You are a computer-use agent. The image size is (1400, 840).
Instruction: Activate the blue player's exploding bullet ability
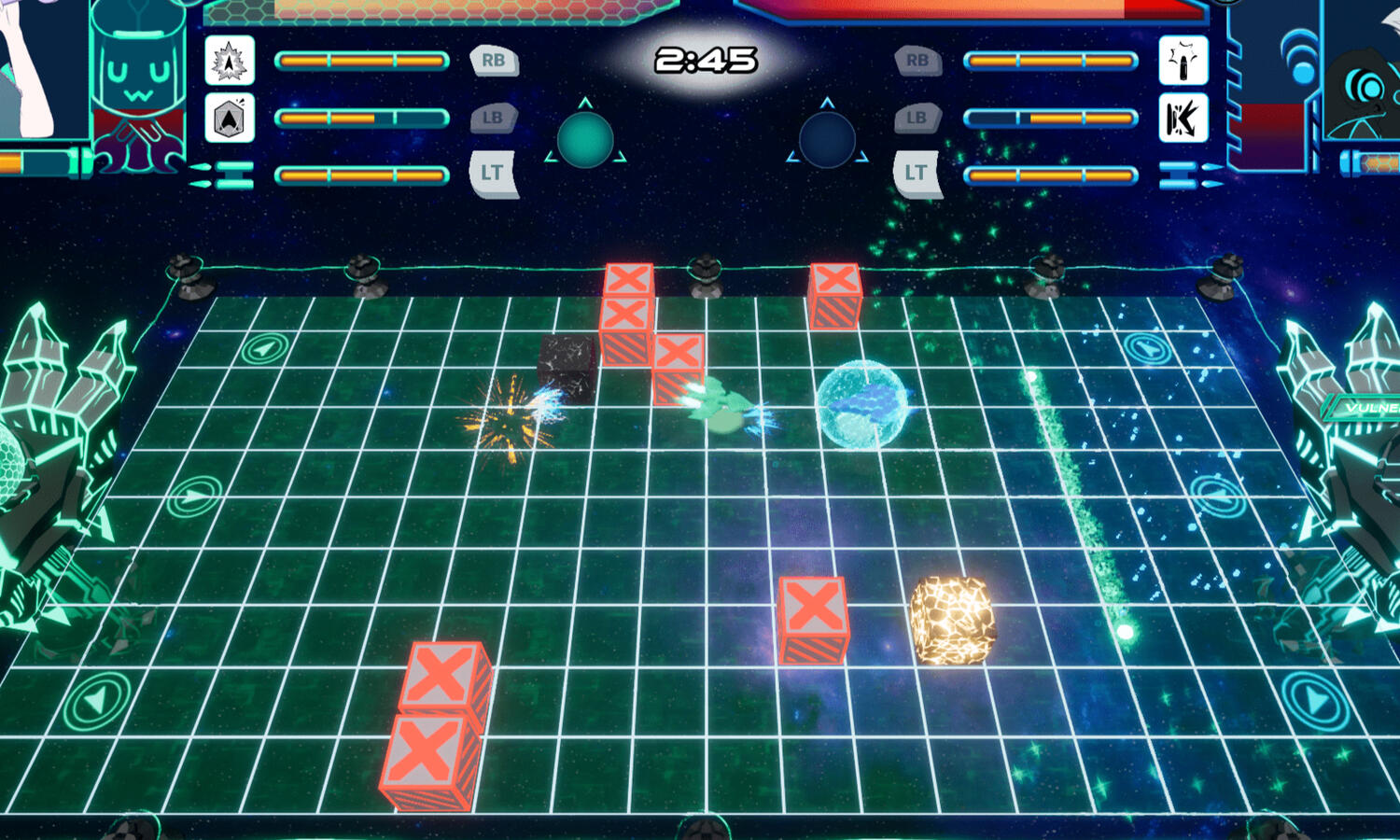pyautogui.click(x=1183, y=62)
